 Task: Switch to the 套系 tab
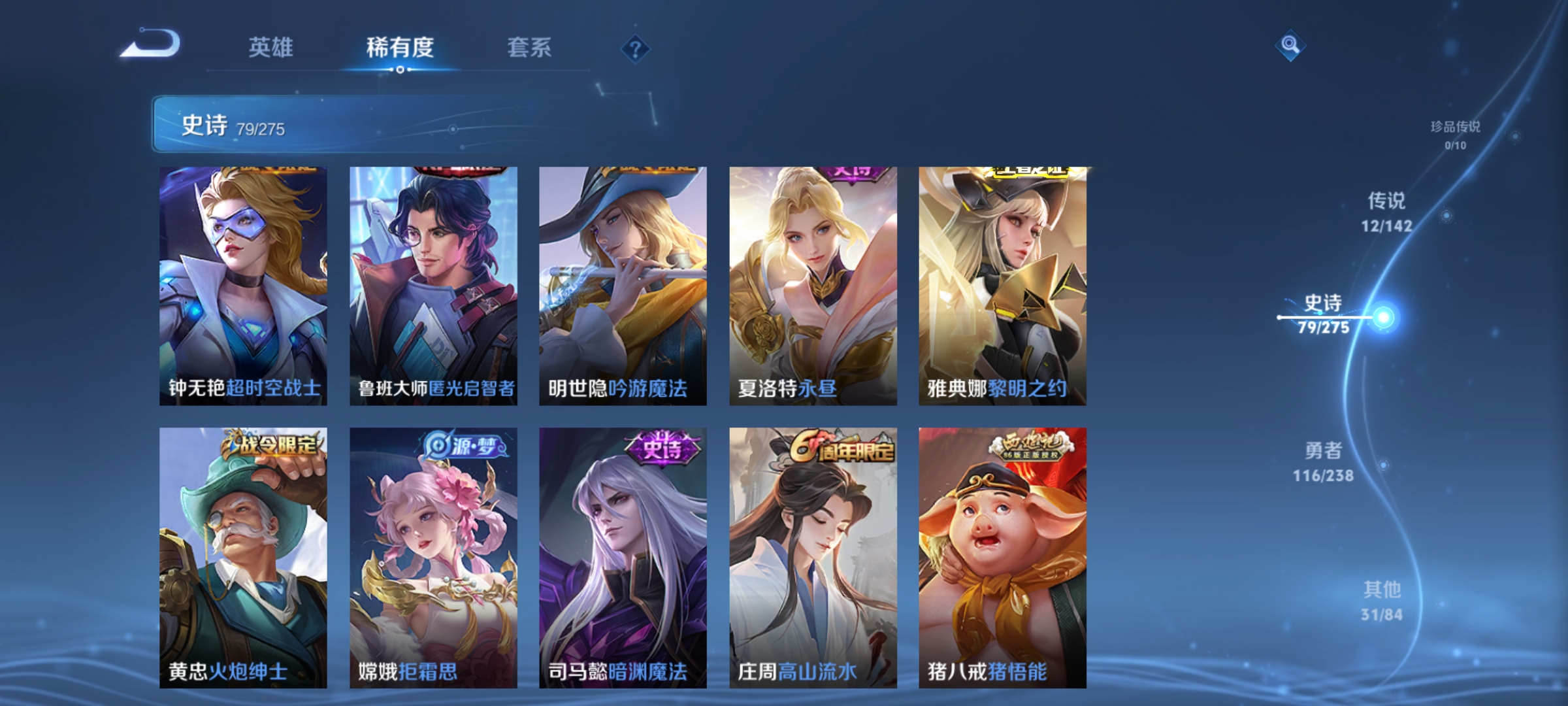coord(530,48)
